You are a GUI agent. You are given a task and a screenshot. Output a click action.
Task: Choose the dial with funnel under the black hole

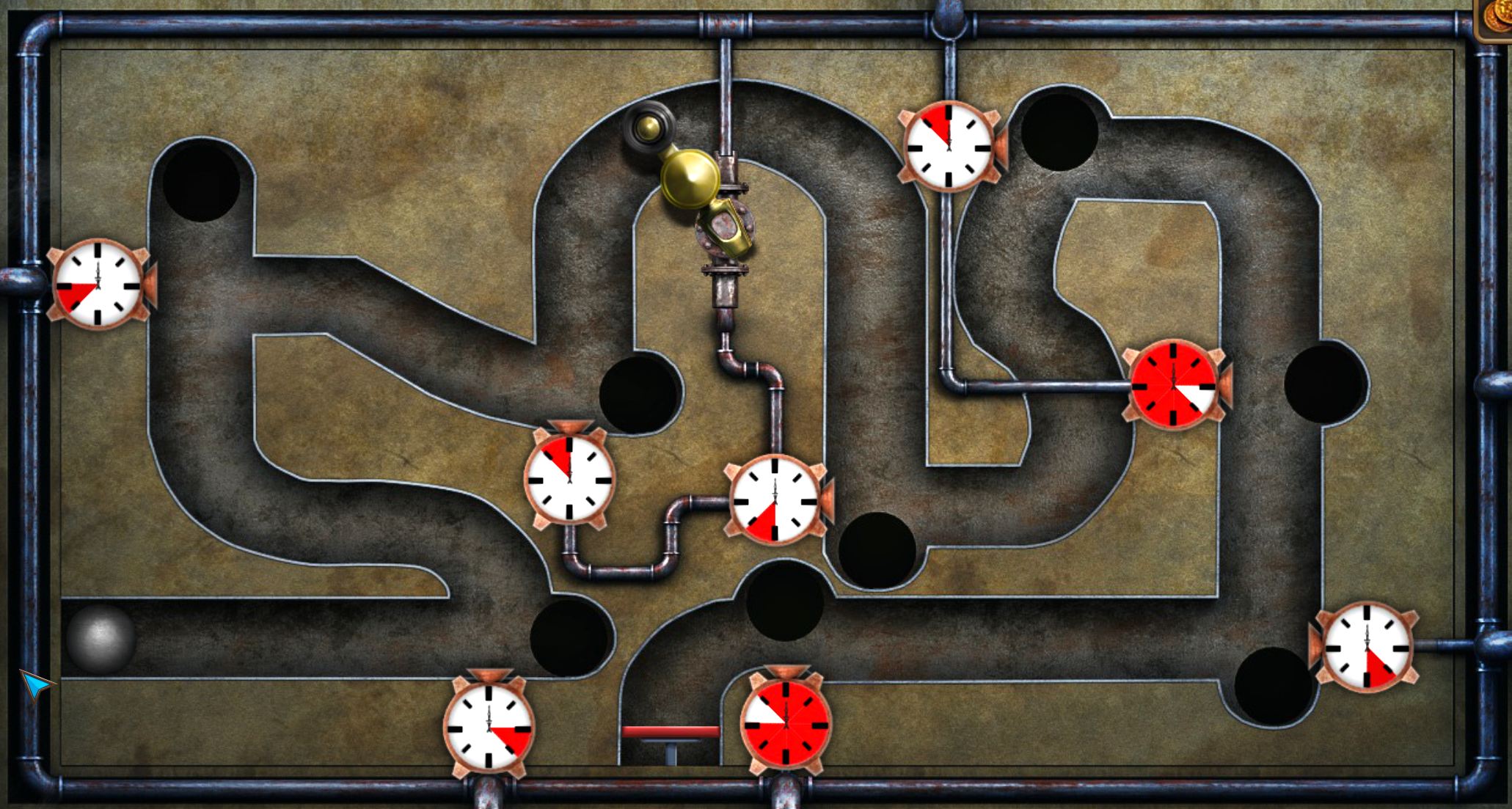click(x=569, y=478)
